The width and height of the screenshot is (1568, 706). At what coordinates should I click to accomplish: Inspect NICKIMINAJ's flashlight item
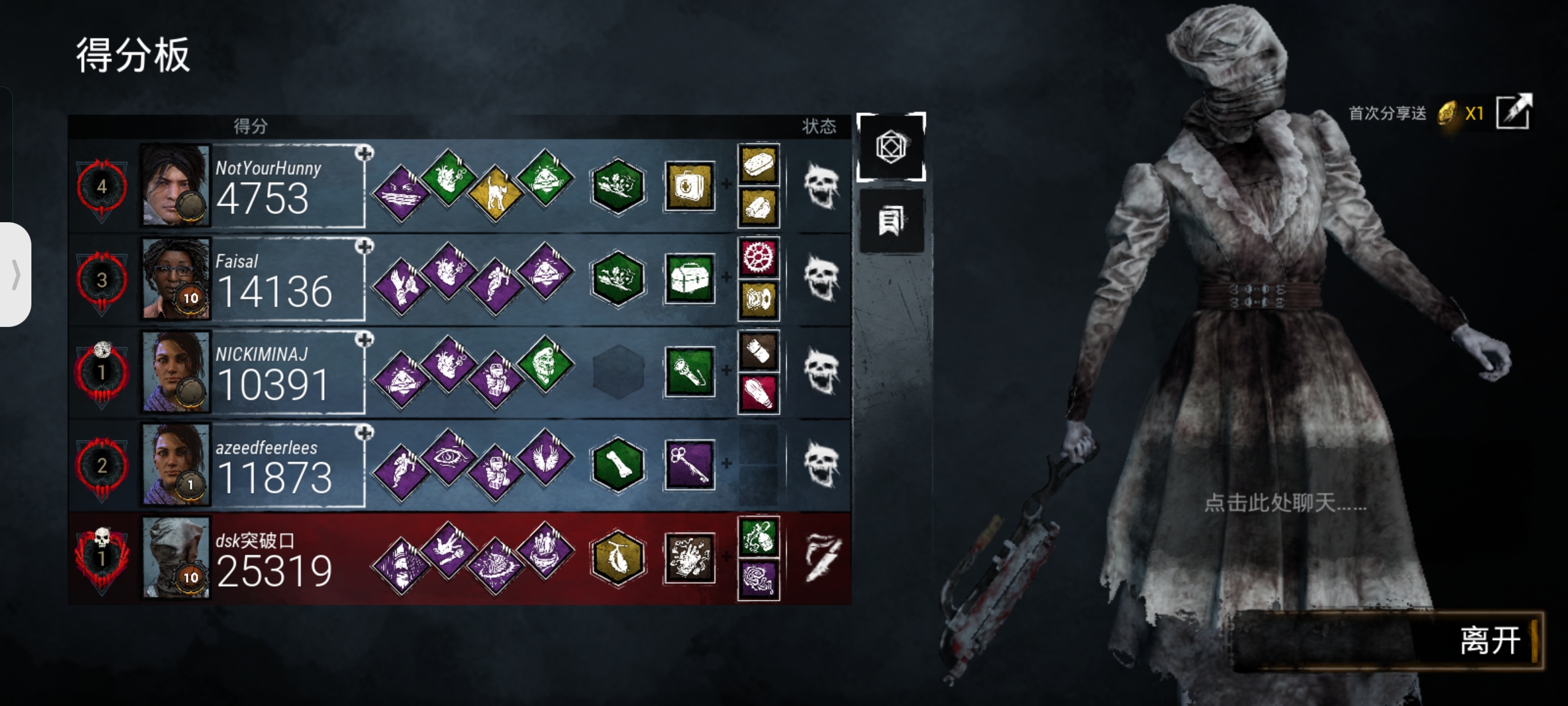690,372
